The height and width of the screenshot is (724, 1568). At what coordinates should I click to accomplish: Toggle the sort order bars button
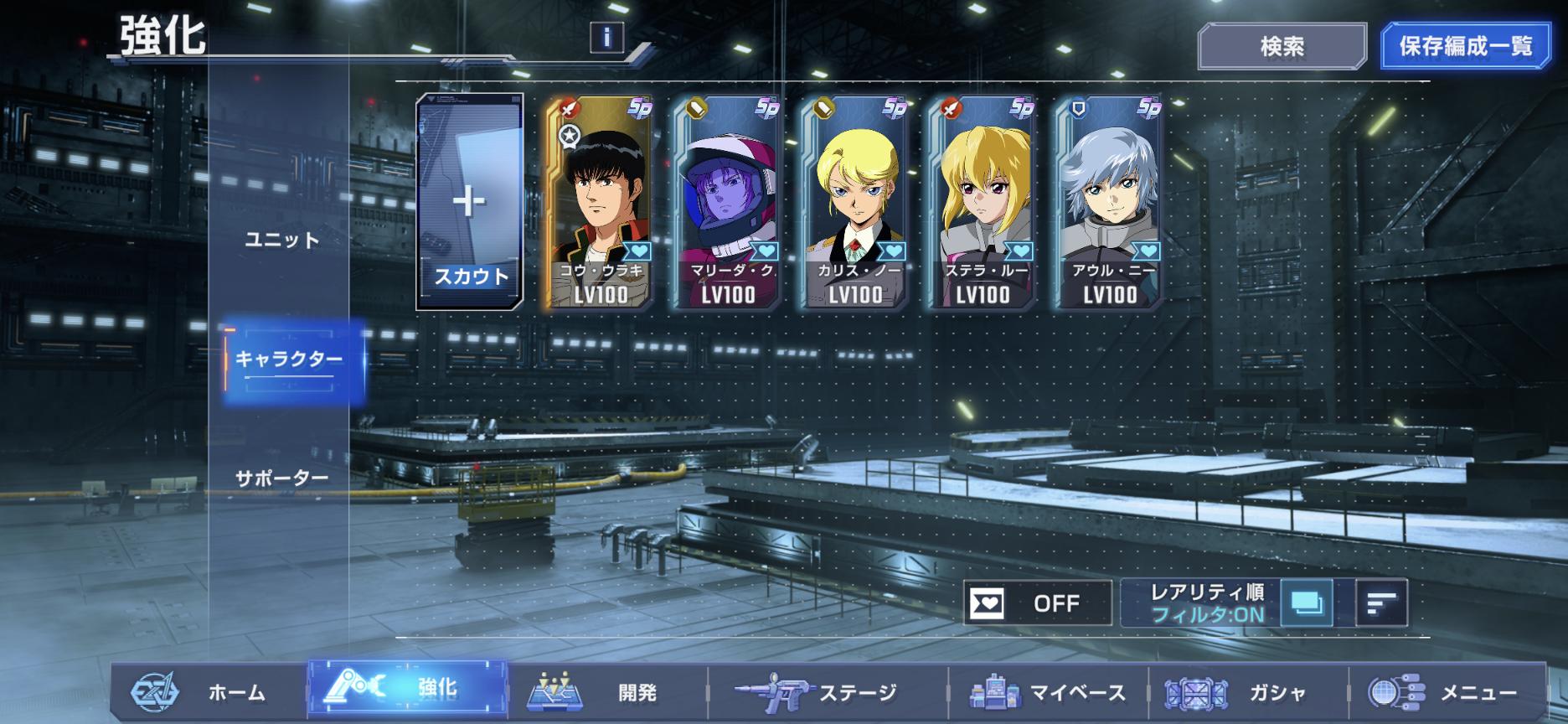point(1381,602)
